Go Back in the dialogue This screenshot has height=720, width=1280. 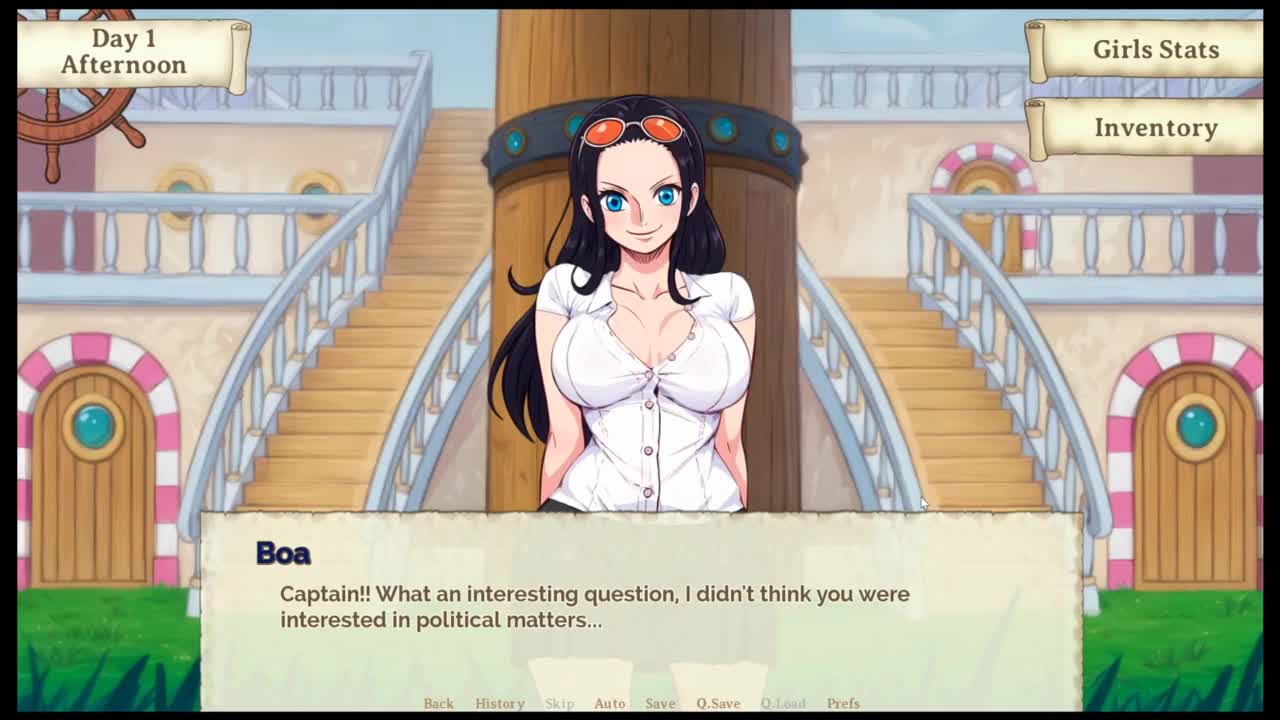[438, 703]
